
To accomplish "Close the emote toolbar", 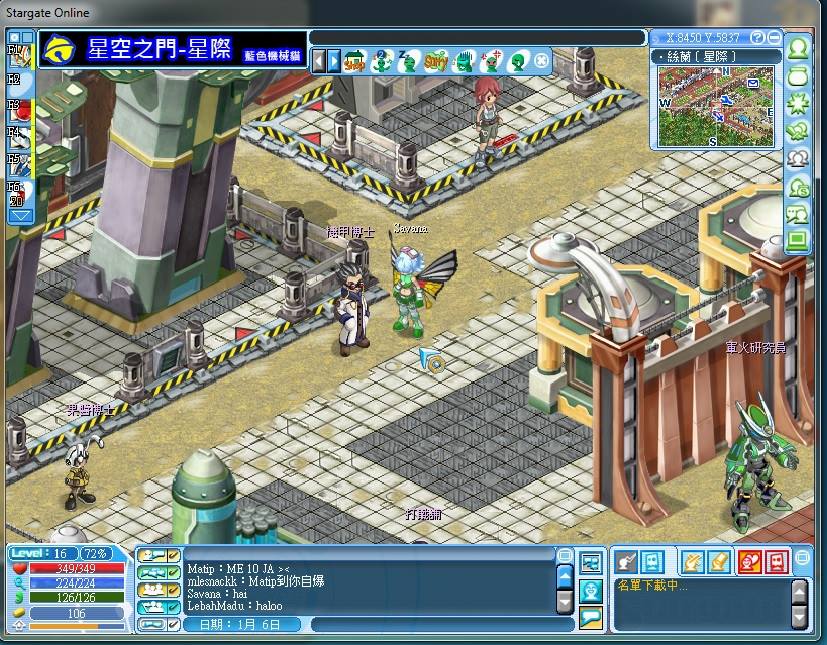I will [x=541, y=61].
